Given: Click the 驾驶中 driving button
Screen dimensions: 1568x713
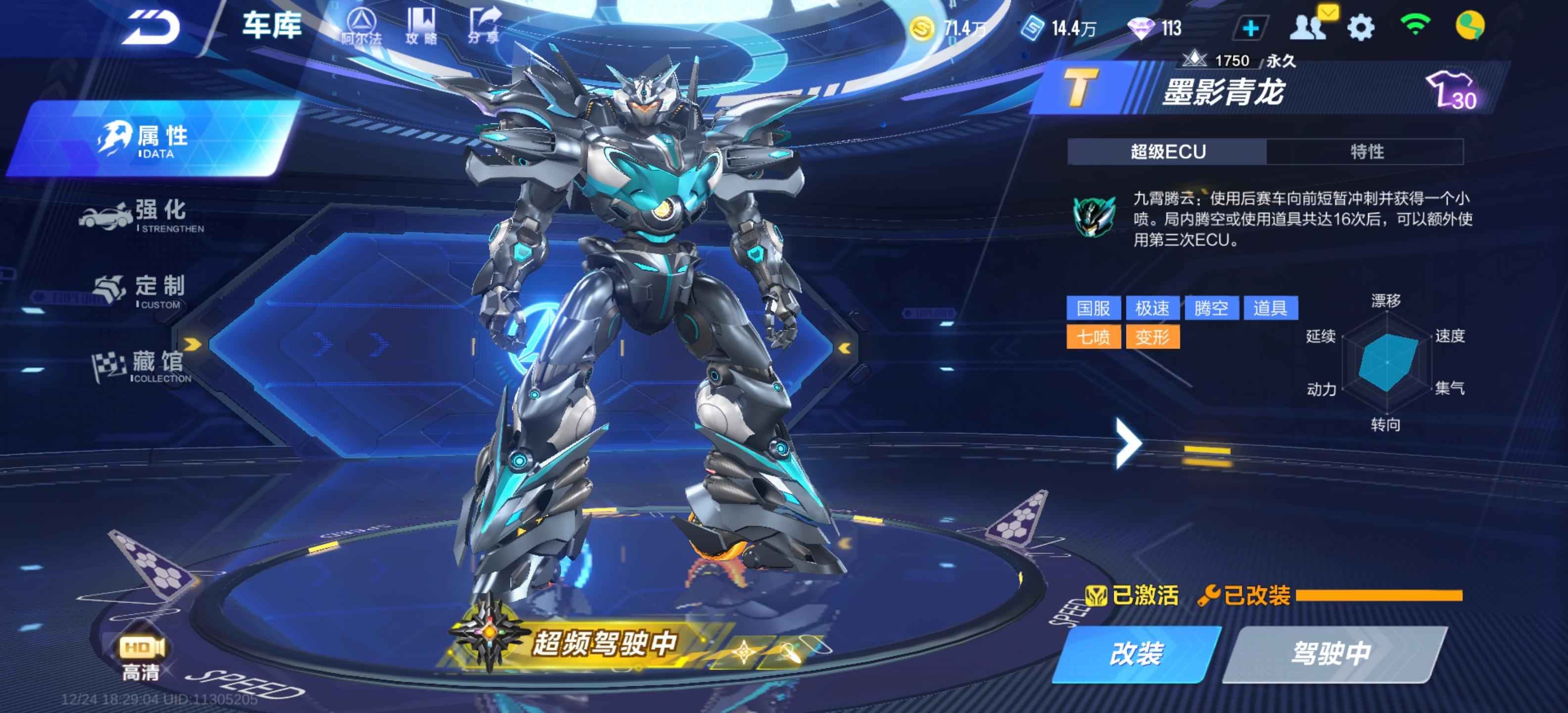Looking at the screenshot, I should pyautogui.click(x=1331, y=653).
